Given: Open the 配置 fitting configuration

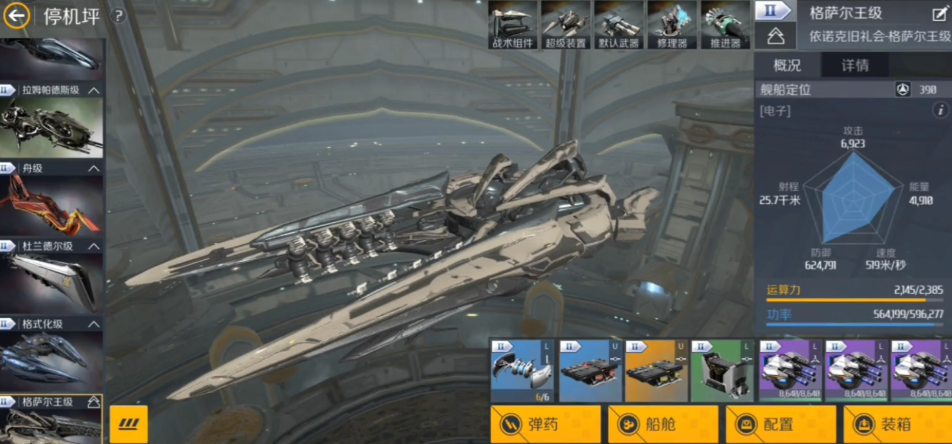Looking at the screenshot, I should 780,424.
